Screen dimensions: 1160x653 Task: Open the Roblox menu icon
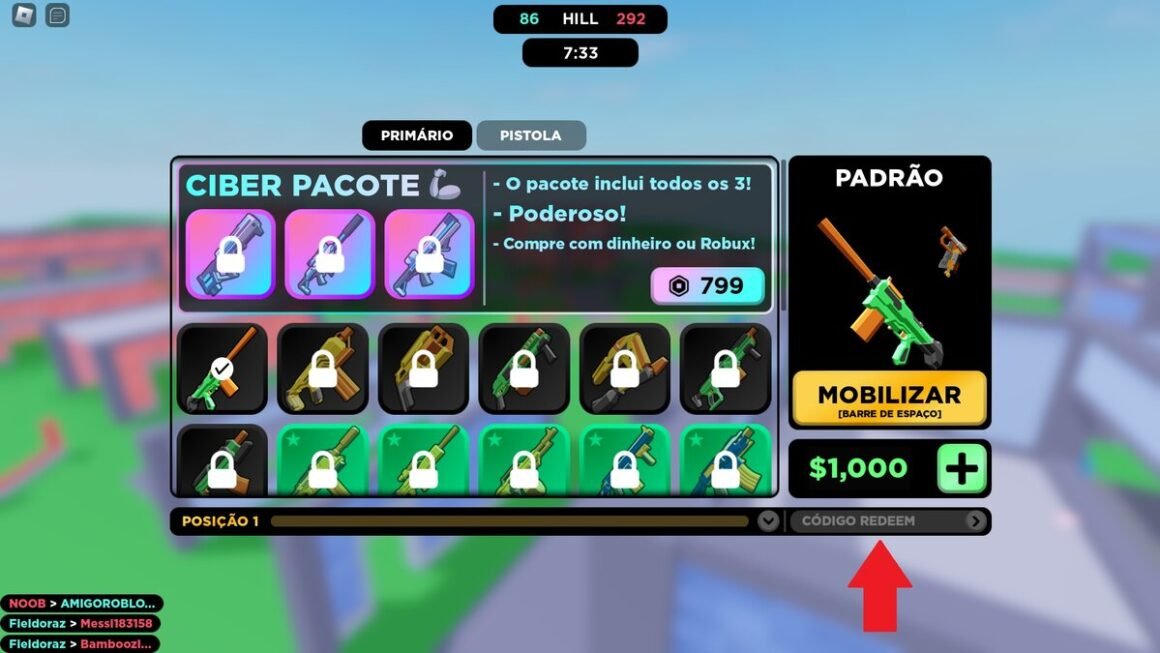pos(23,15)
